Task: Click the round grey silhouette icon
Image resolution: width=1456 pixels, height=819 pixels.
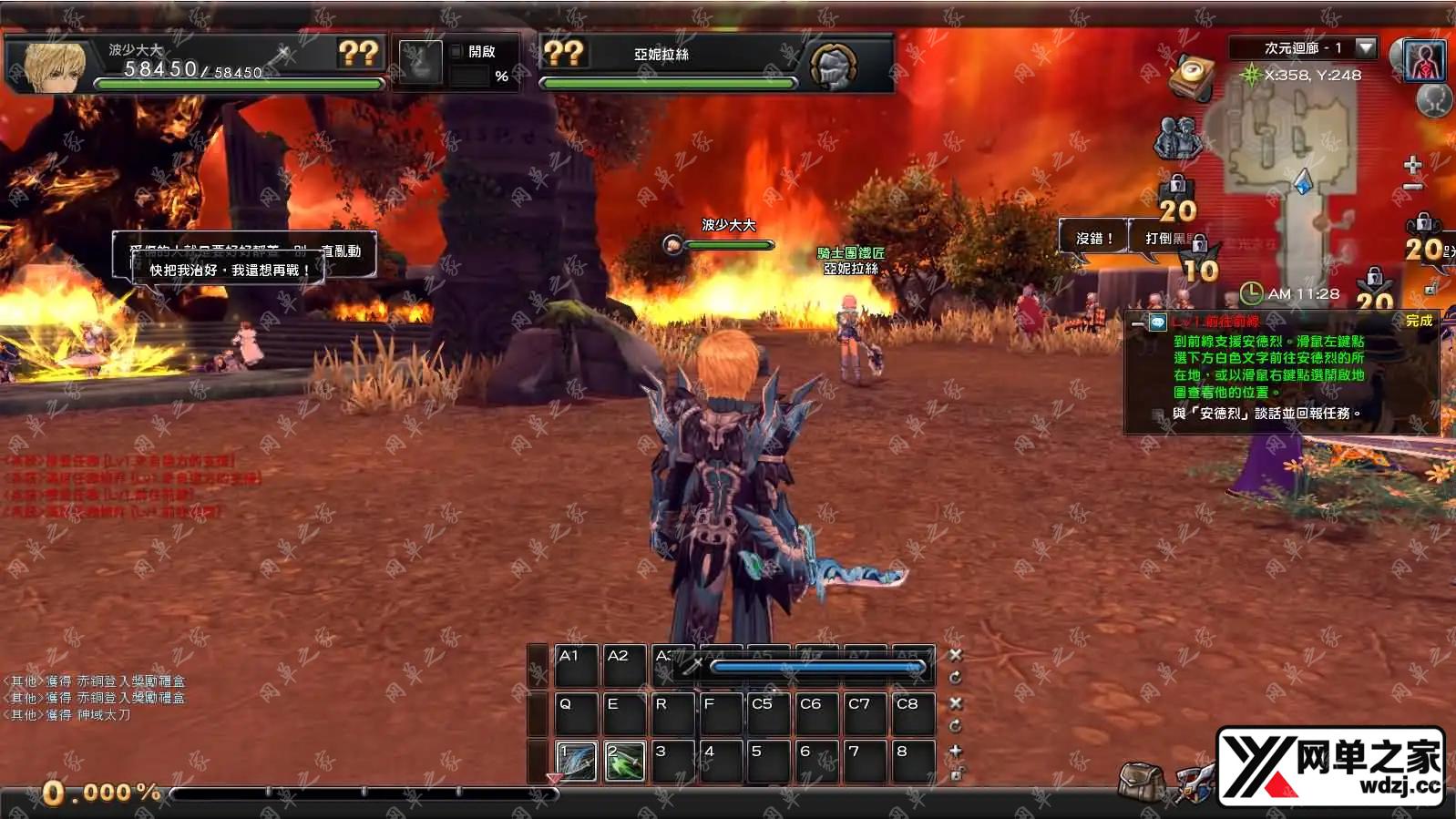Action: (x=1434, y=99)
